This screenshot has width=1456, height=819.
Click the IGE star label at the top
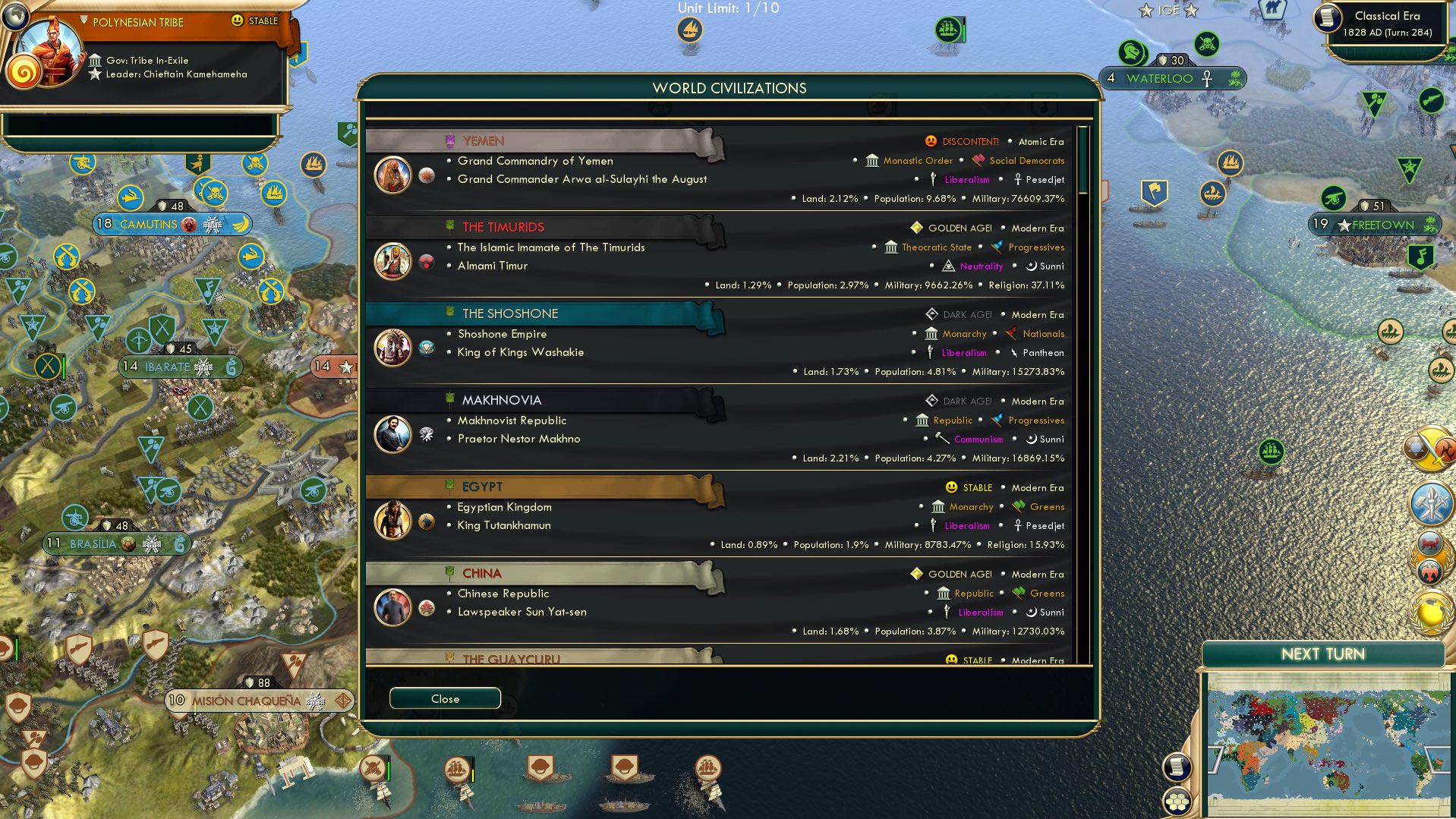pyautogui.click(x=1167, y=10)
